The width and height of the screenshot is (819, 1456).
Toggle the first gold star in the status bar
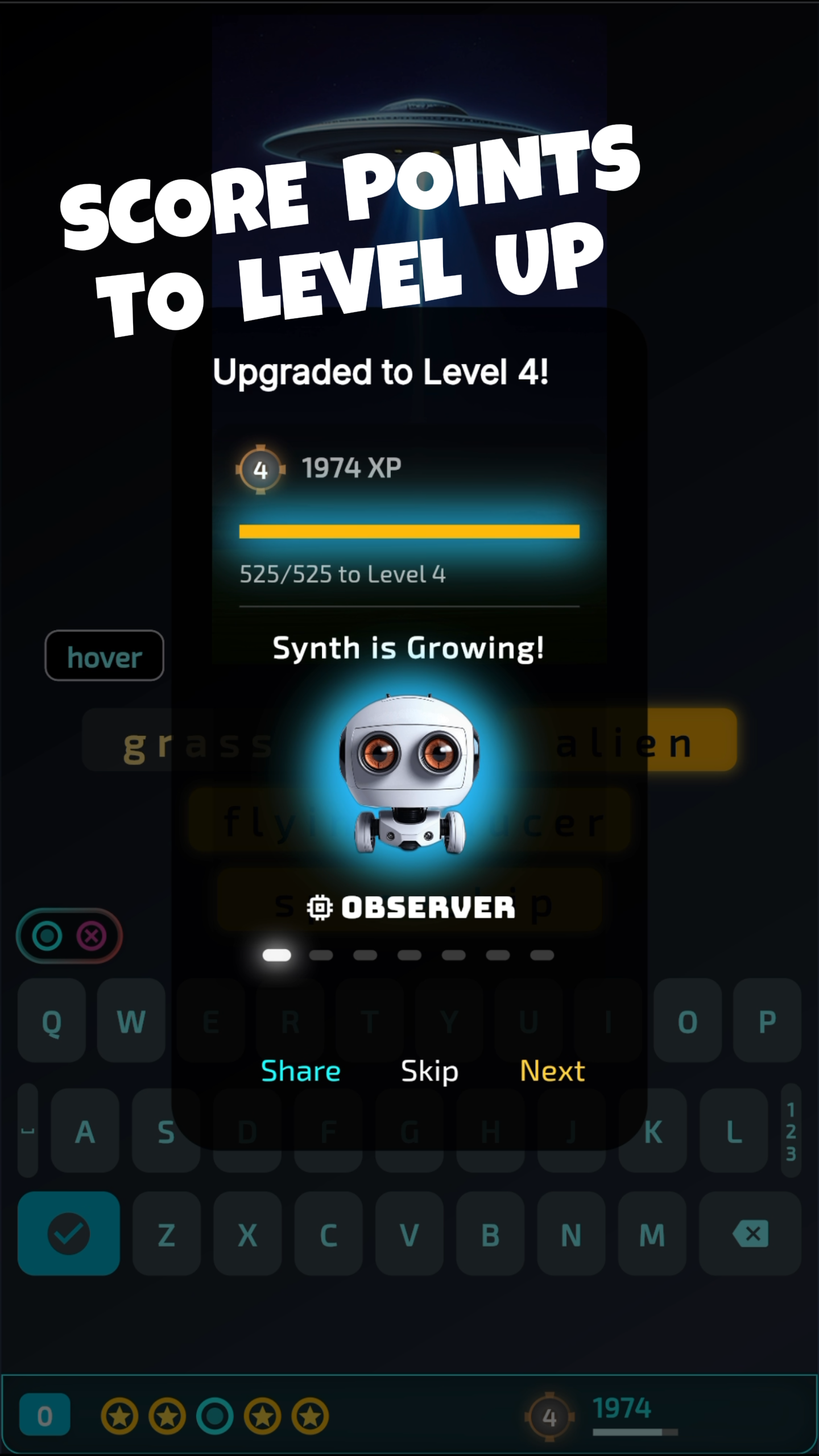121,1416
